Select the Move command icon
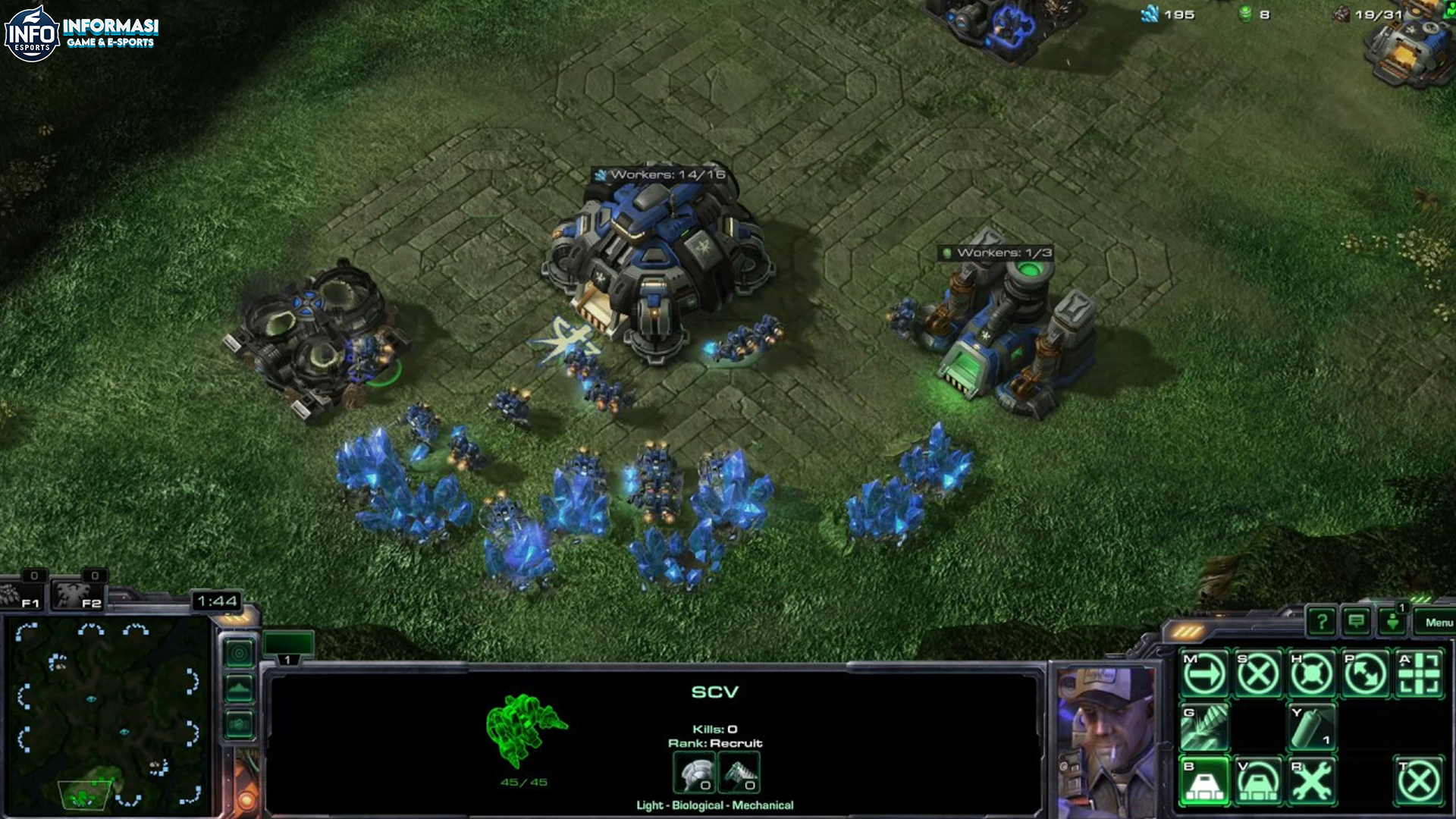 click(1203, 672)
